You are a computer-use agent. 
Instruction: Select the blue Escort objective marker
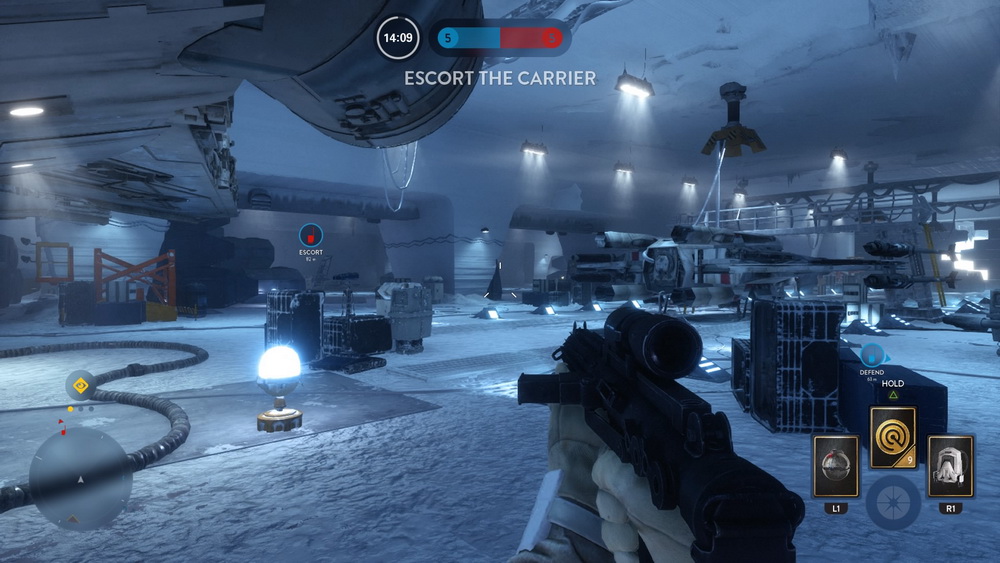(x=311, y=235)
